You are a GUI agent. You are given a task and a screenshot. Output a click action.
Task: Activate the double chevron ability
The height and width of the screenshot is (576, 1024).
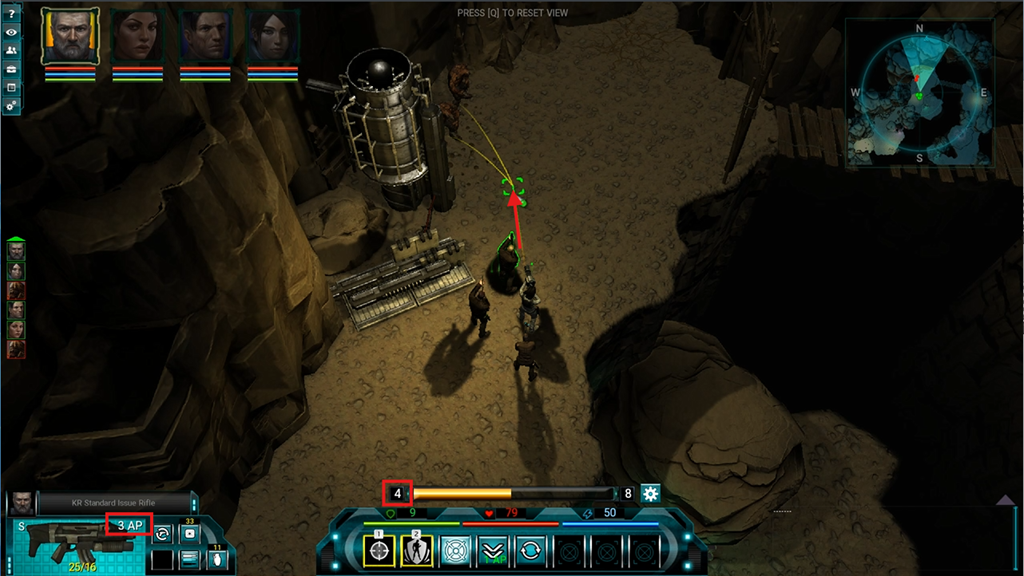coord(493,550)
